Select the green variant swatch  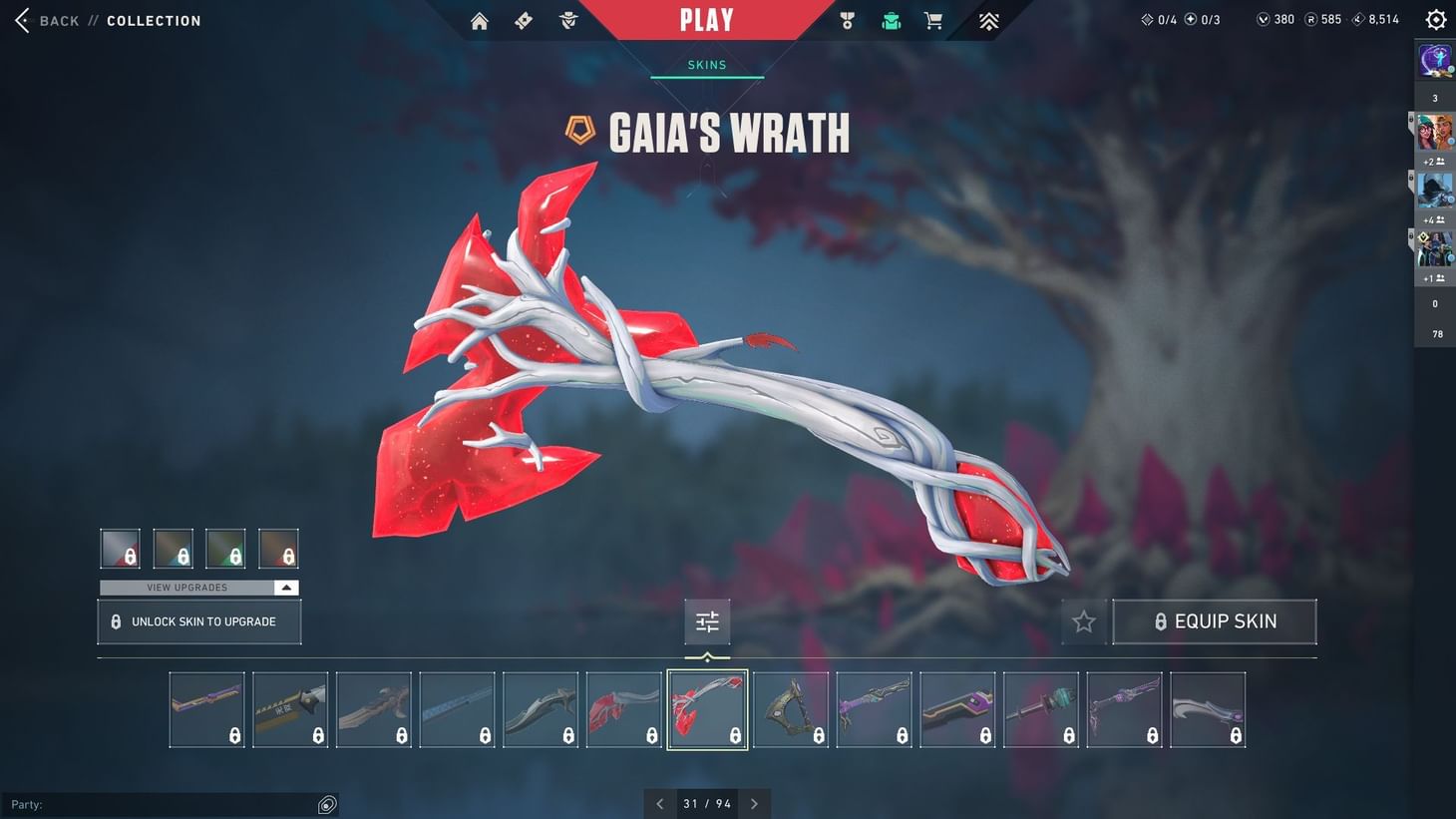click(x=225, y=548)
